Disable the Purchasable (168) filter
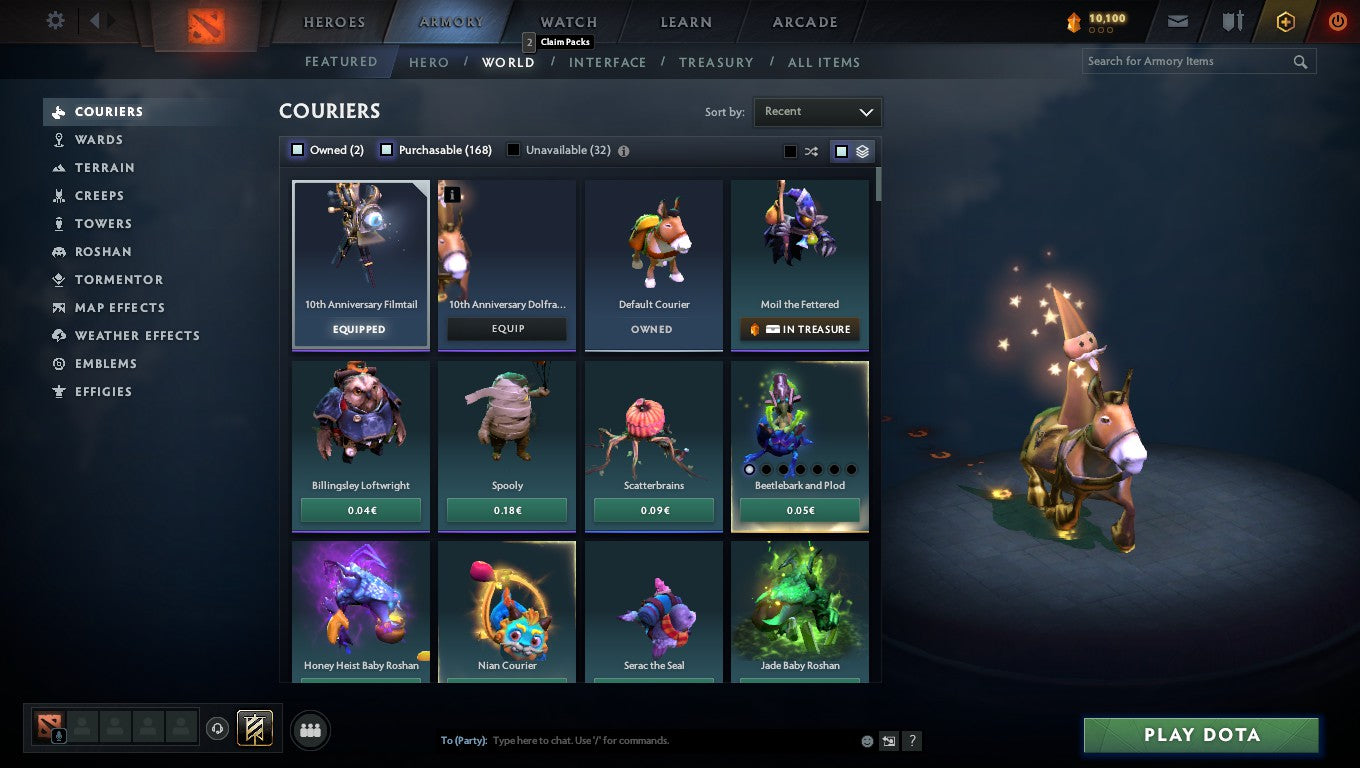 tap(386, 149)
